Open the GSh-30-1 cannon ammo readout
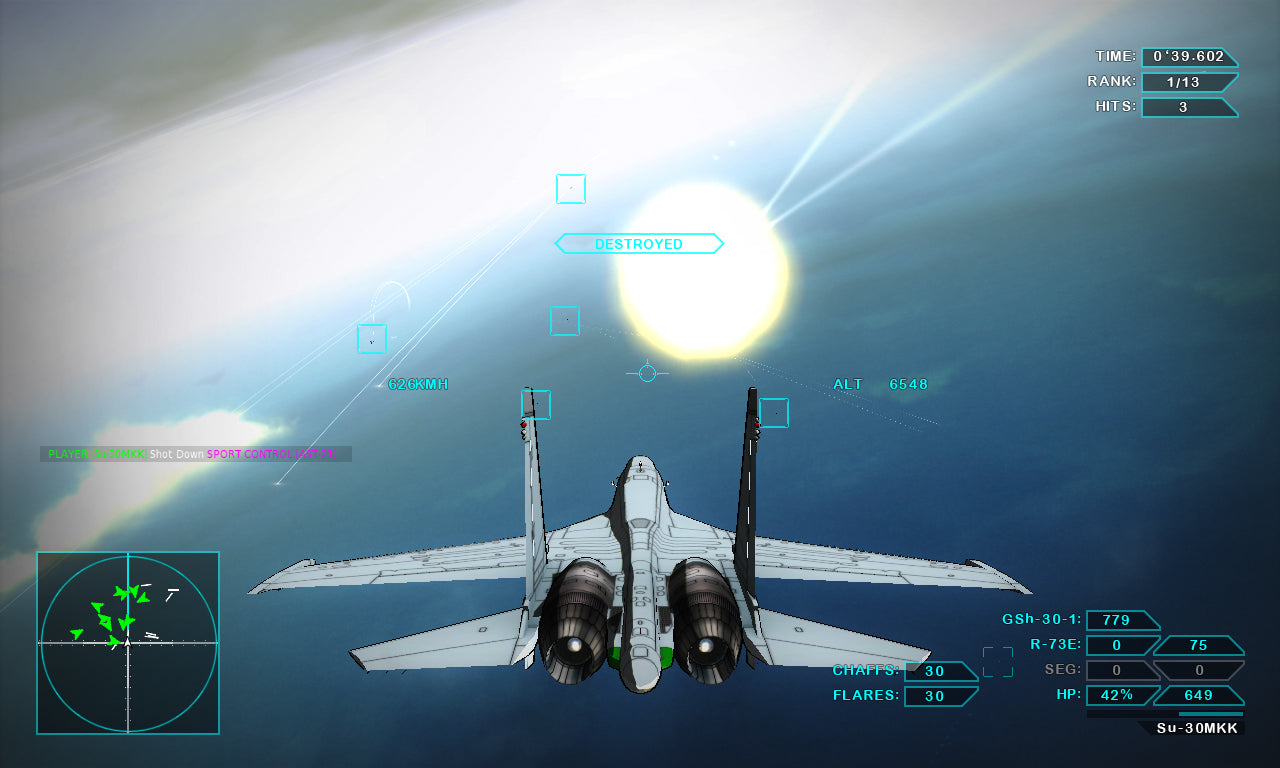The width and height of the screenshot is (1280, 768). pyautogui.click(x=1121, y=620)
